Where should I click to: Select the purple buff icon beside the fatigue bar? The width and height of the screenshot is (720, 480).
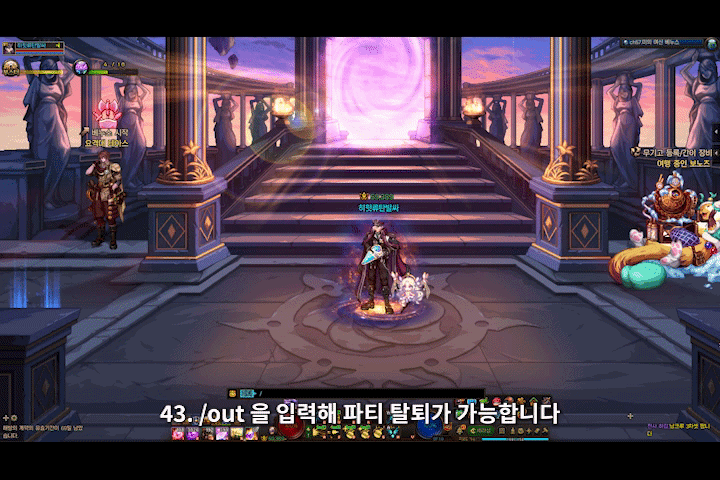82,67
